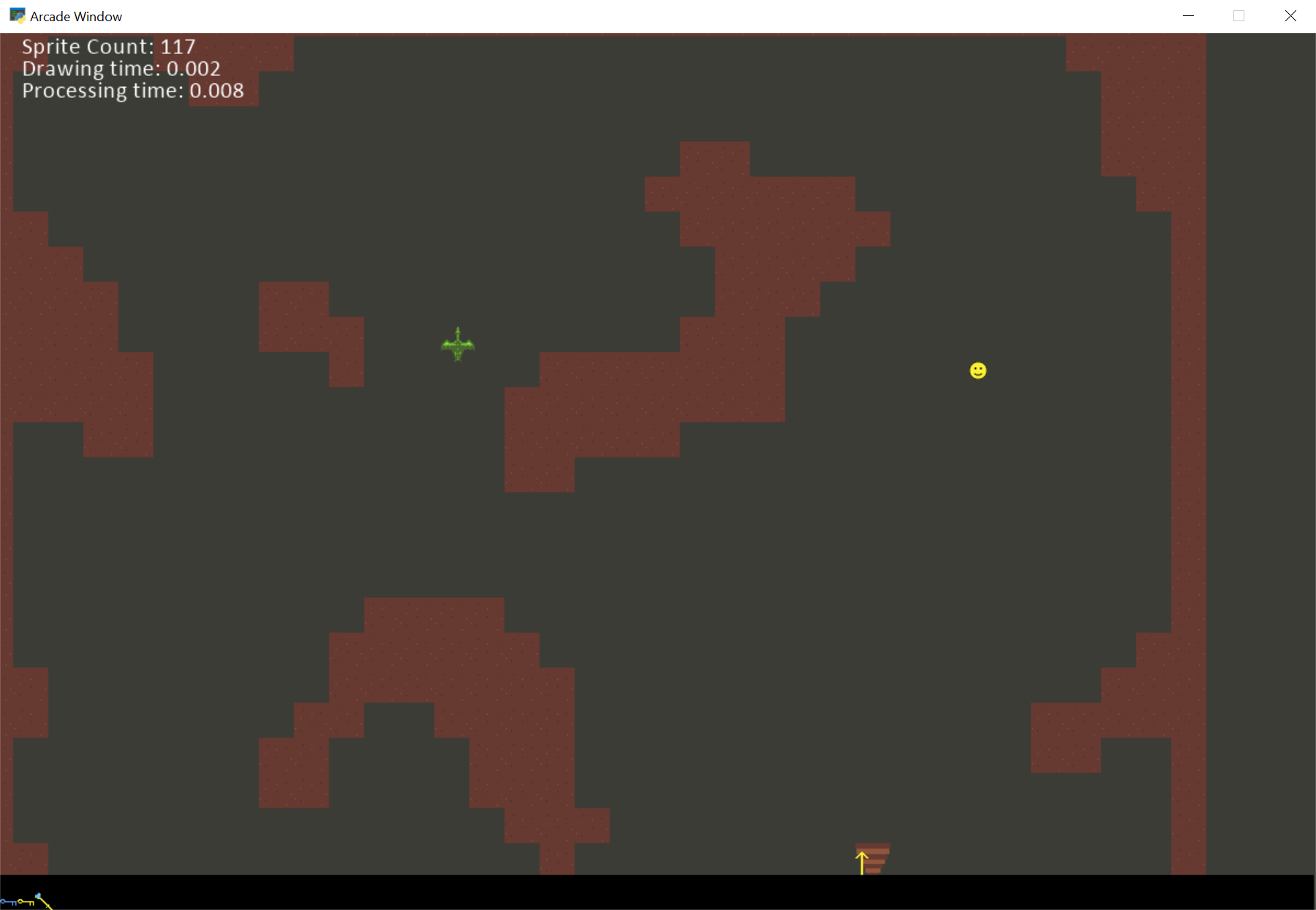Click the blue gem above the keys
Screen dimensions: 1316x910
pyautogui.click(x=38, y=895)
